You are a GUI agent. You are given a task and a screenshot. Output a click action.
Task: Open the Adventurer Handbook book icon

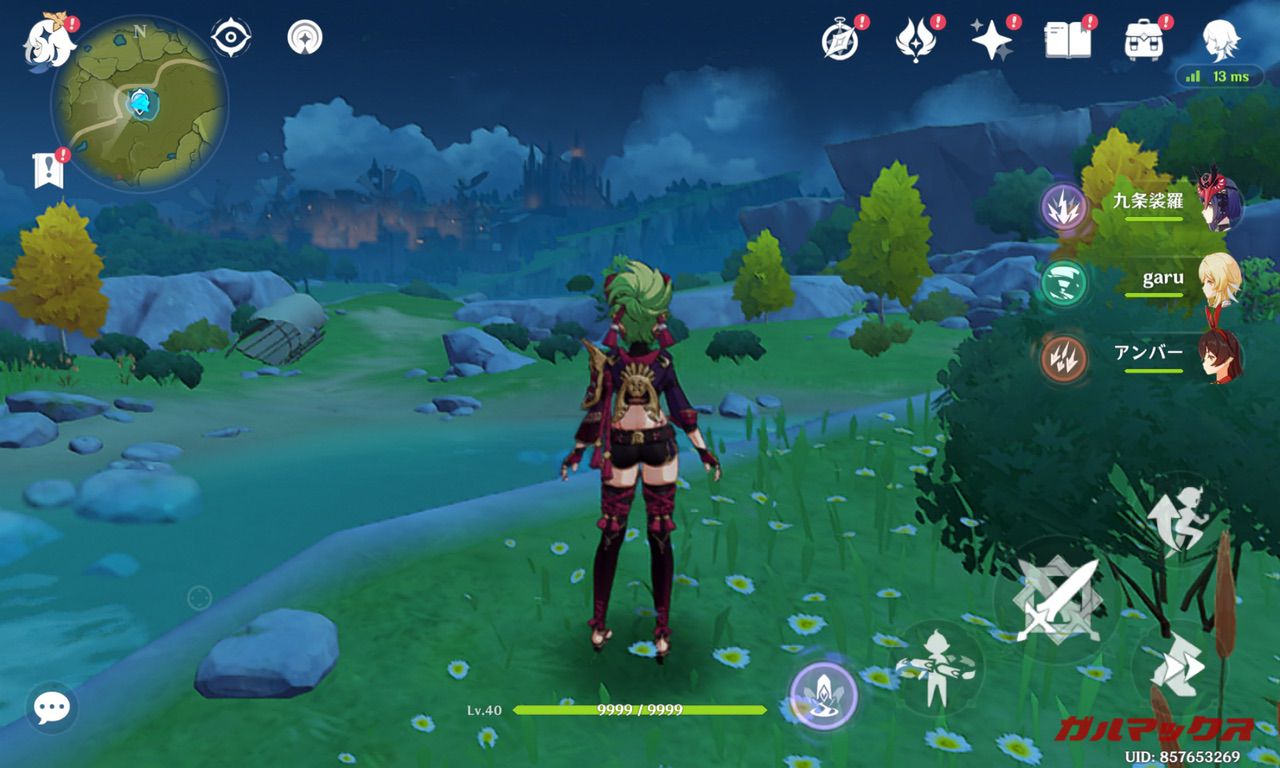[x=1067, y=40]
